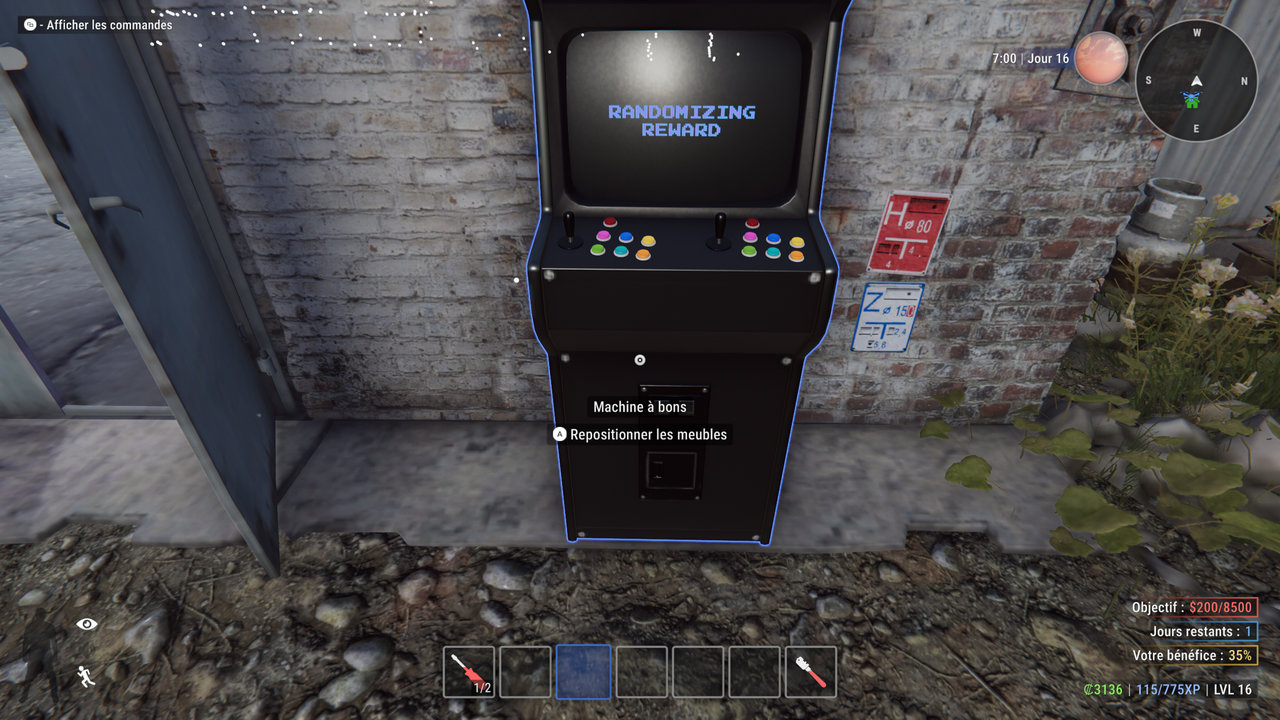Click the running man sprint icon
The image size is (1280, 720).
click(x=86, y=676)
